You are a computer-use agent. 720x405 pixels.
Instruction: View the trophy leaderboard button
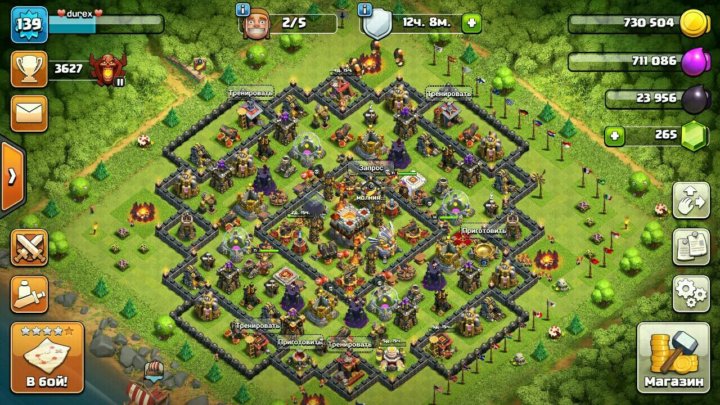(x=29, y=68)
